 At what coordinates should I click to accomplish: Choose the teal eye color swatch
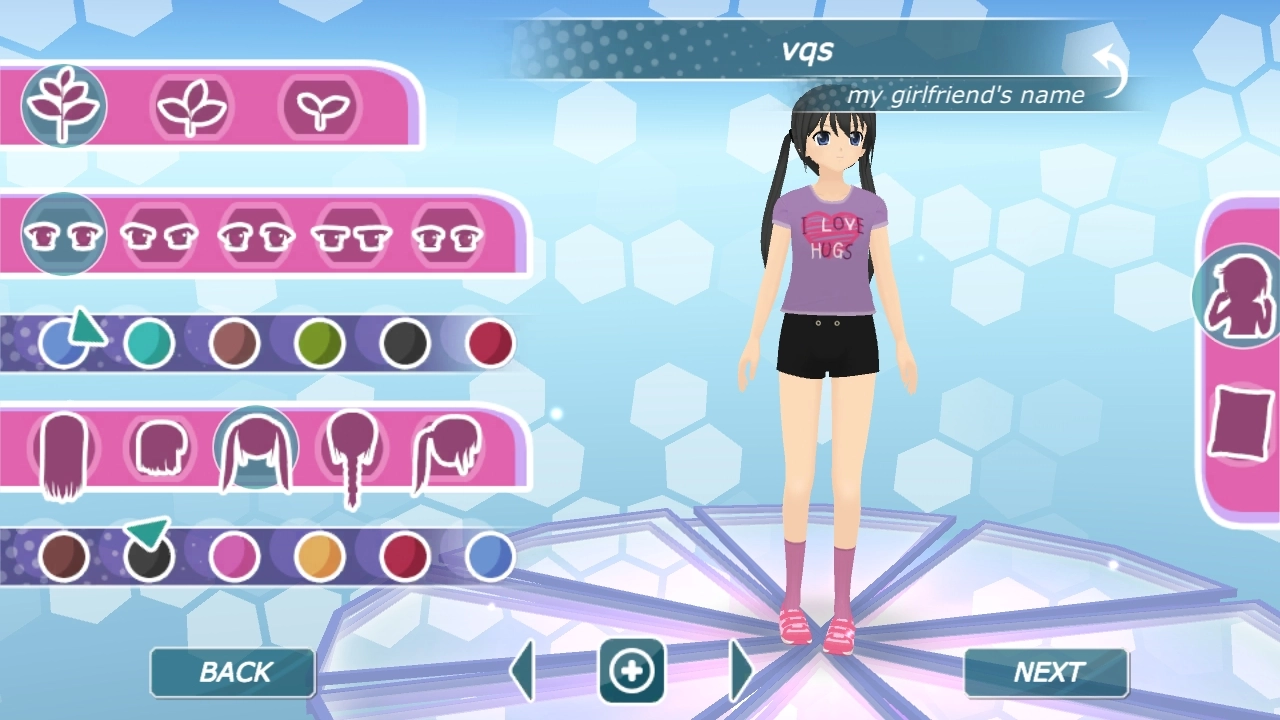pos(149,344)
